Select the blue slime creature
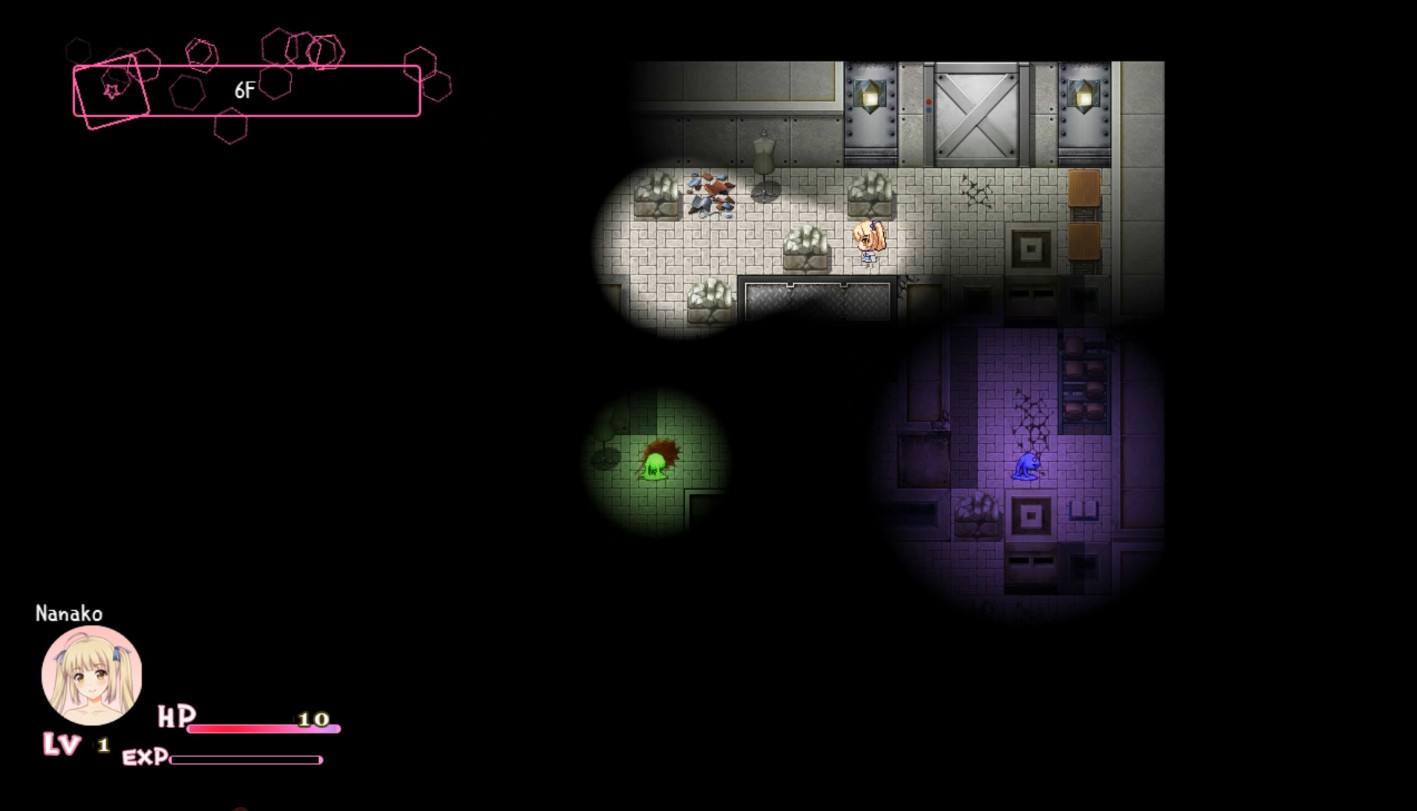1417x811 pixels. 1024,466
